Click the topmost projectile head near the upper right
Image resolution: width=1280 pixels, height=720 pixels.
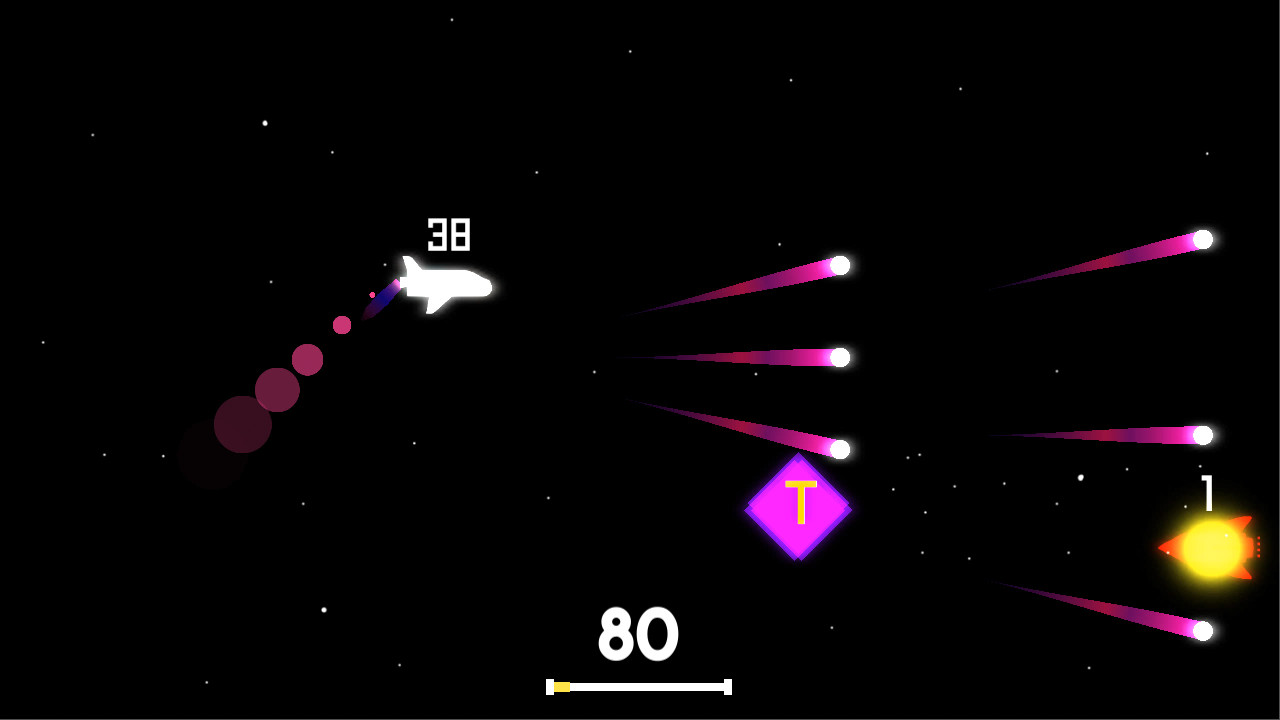pyautogui.click(x=1203, y=240)
